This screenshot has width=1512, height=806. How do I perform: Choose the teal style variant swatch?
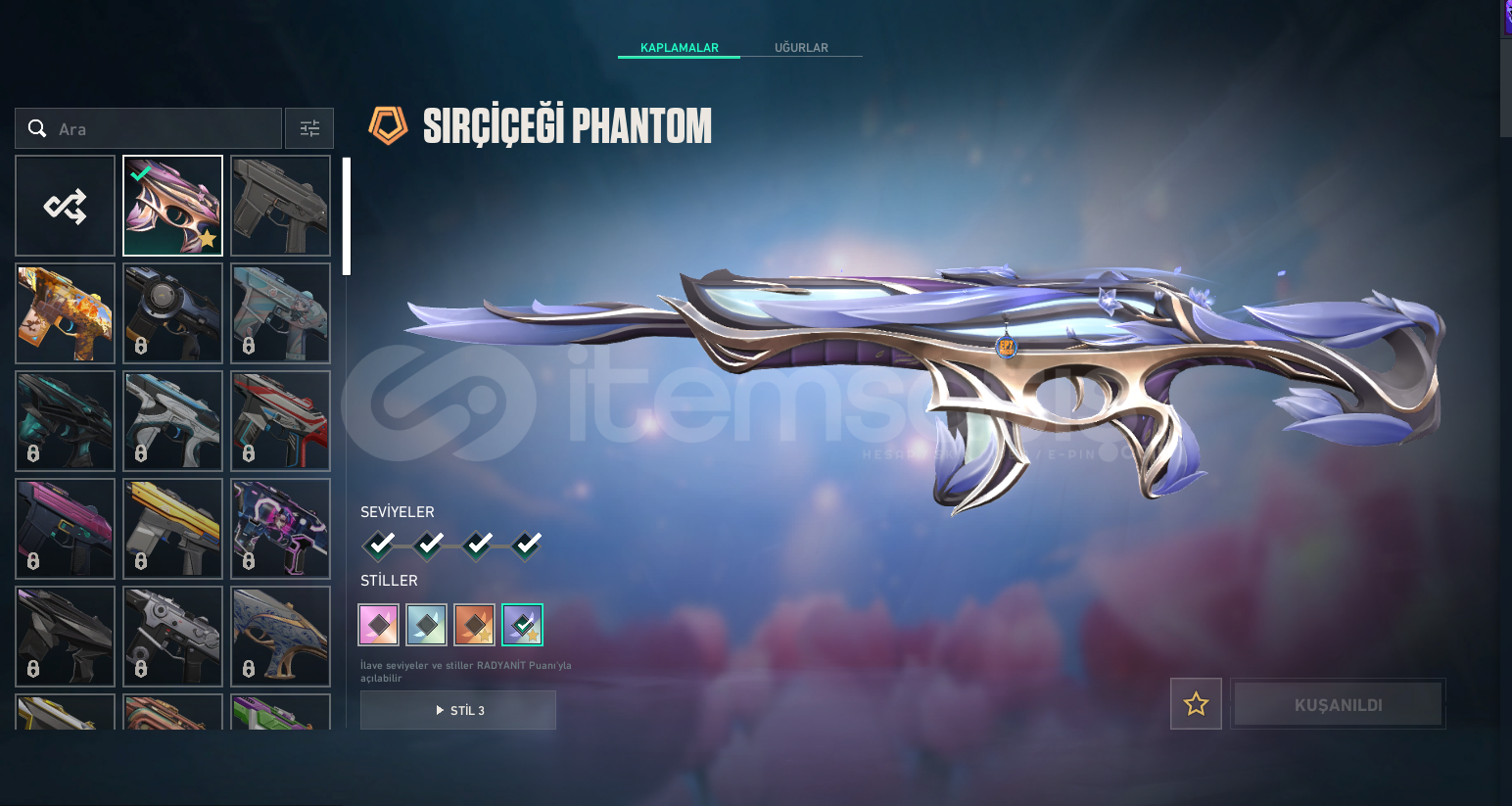[x=427, y=625]
